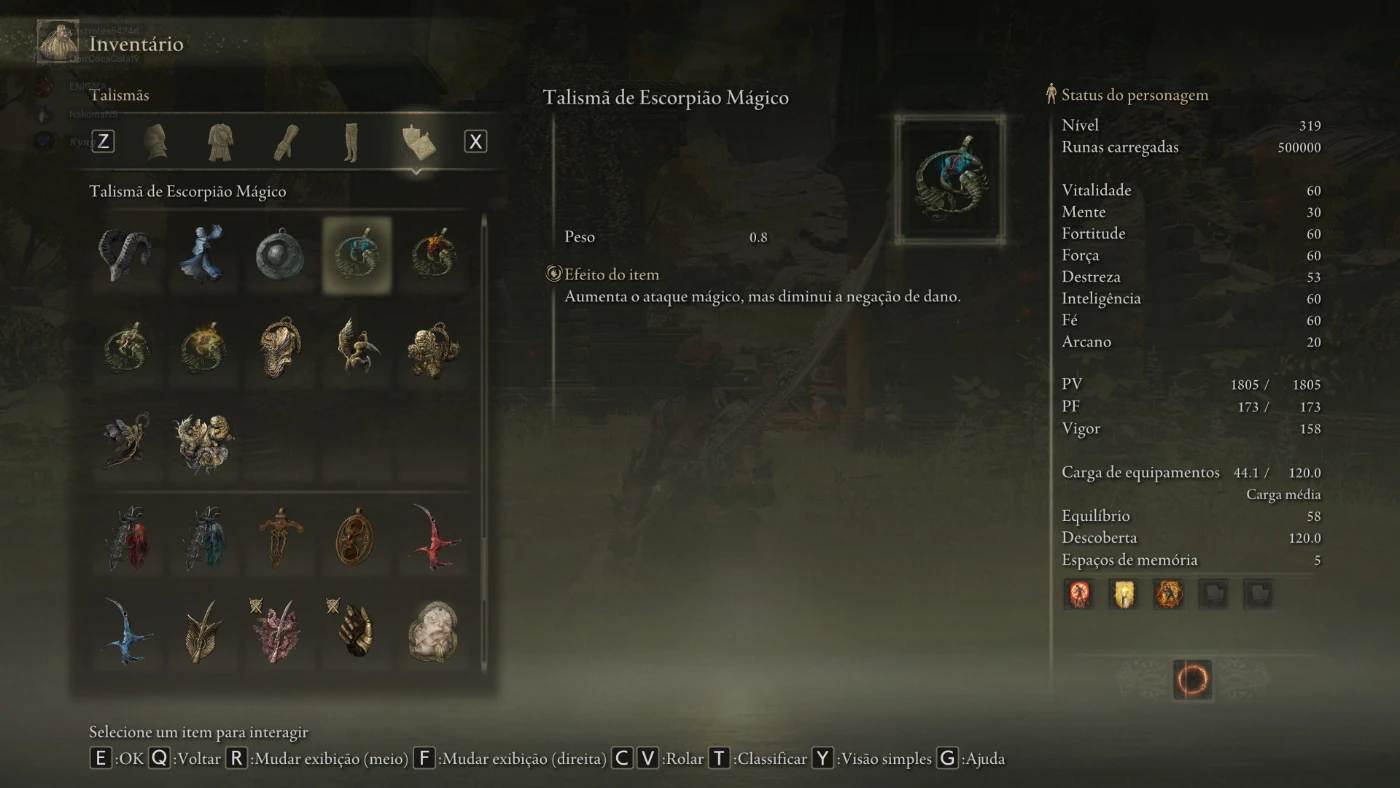The image size is (1400, 788).
Task: Pick the round grey shield talisman
Action: pyautogui.click(x=280, y=255)
